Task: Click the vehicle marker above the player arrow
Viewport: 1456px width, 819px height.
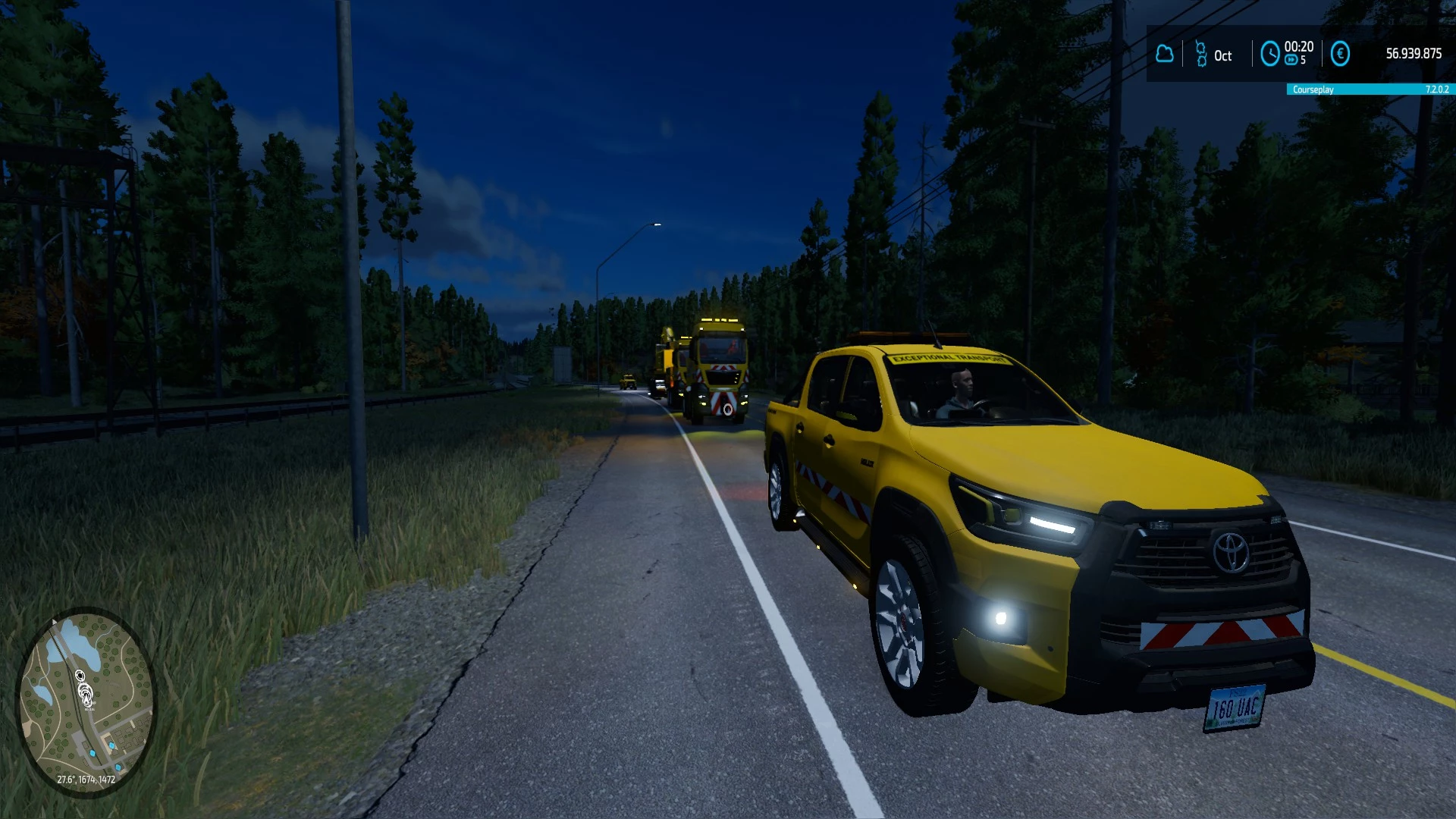Action: pos(80,675)
